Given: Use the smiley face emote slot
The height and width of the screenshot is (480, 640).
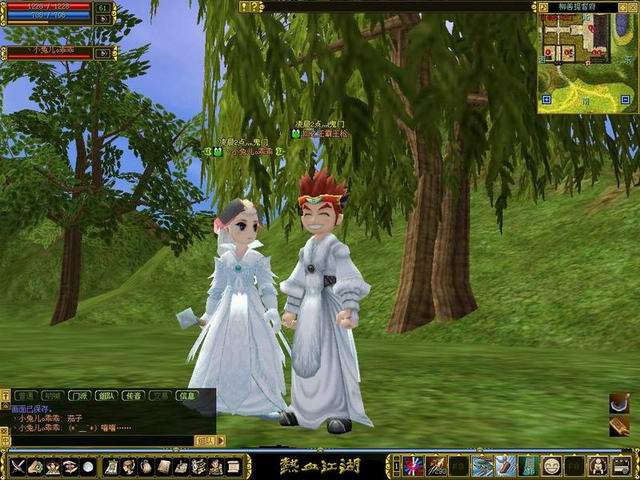Looking at the screenshot, I should click(551, 466).
